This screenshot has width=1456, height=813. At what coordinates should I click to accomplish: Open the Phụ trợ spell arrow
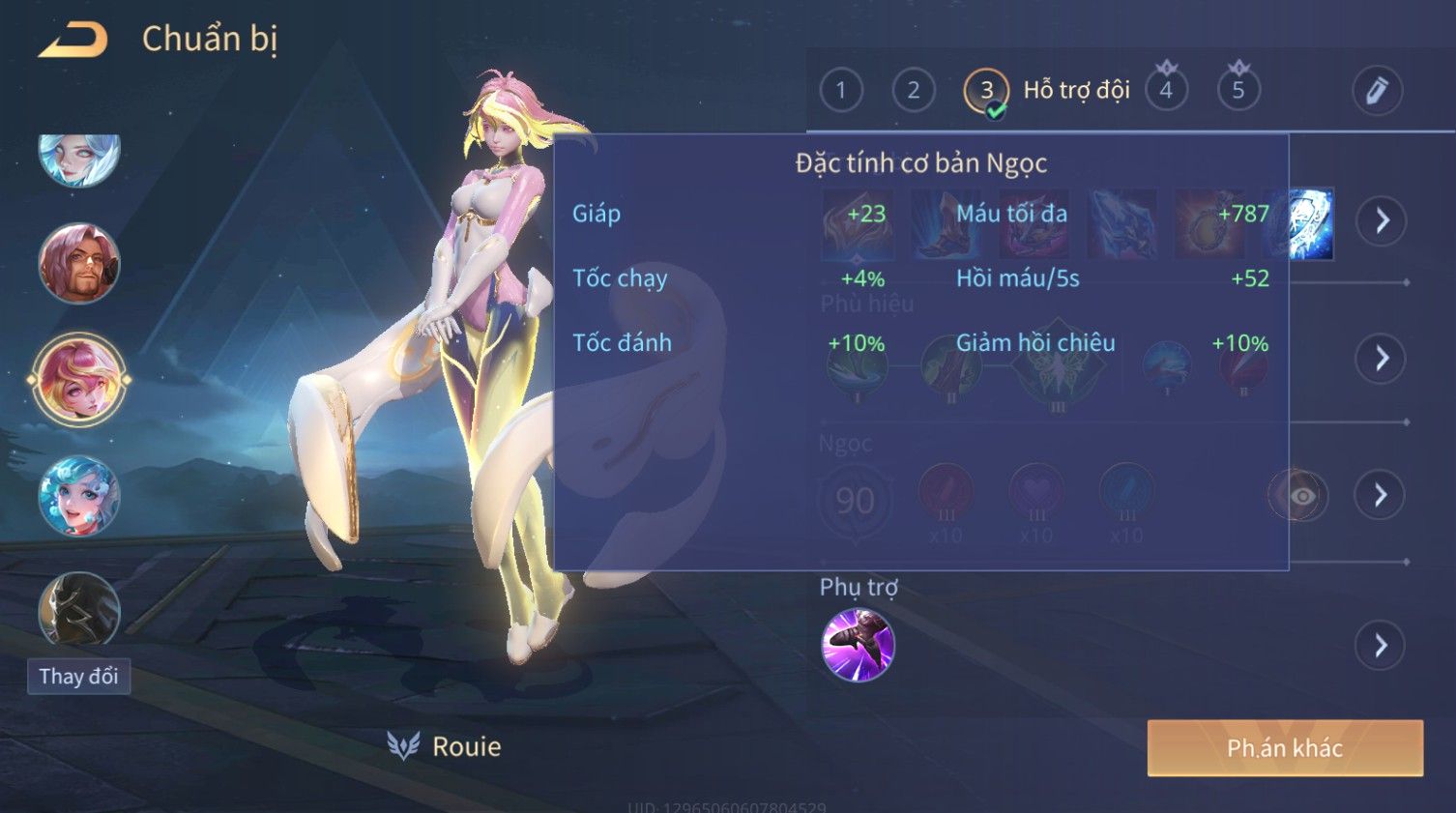coord(1382,645)
